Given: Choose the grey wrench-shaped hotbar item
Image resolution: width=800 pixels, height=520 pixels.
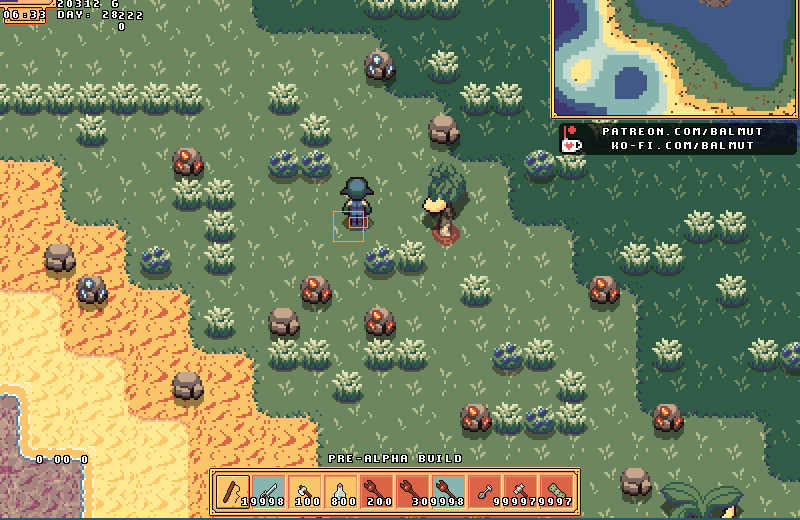Looking at the screenshot, I should (x=485, y=491).
